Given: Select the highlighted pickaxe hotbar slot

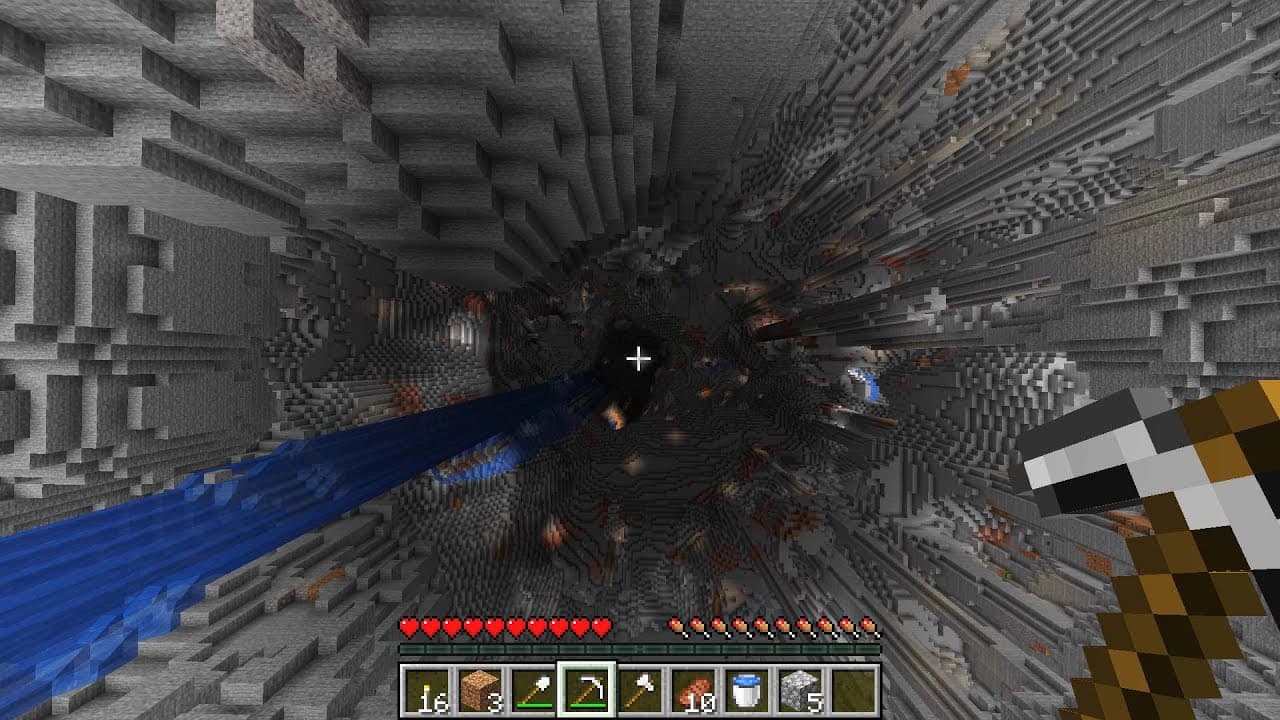Looking at the screenshot, I should 586,689.
